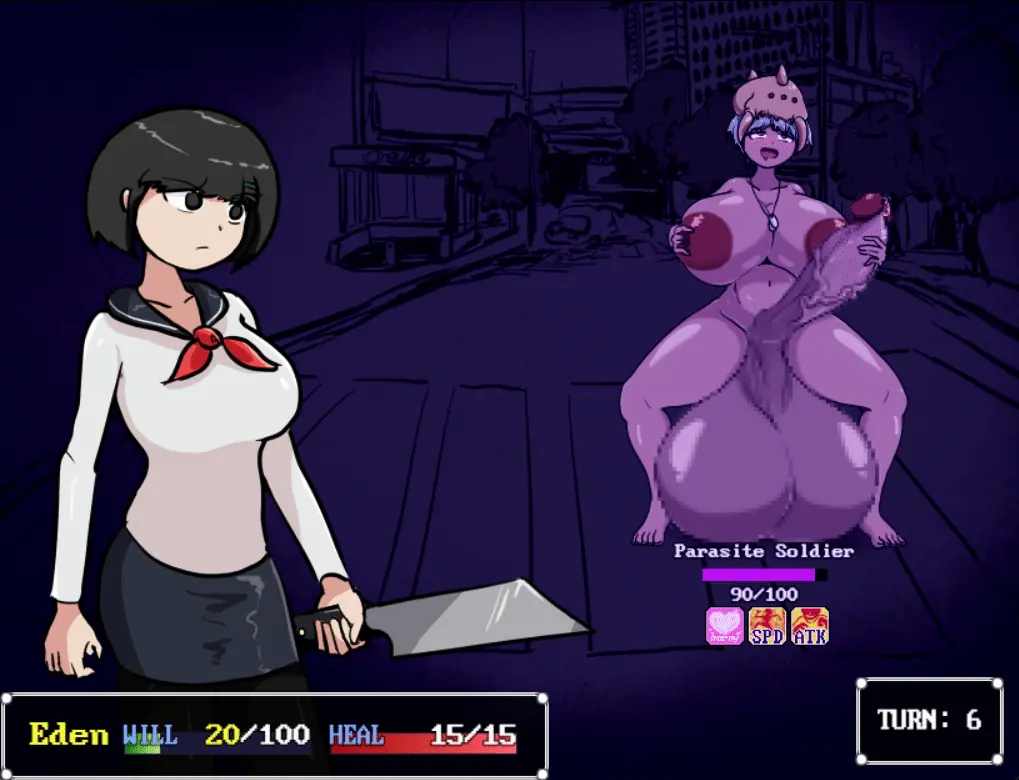Inspect the SPD buff icon
This screenshot has width=1019, height=780.
point(767,626)
